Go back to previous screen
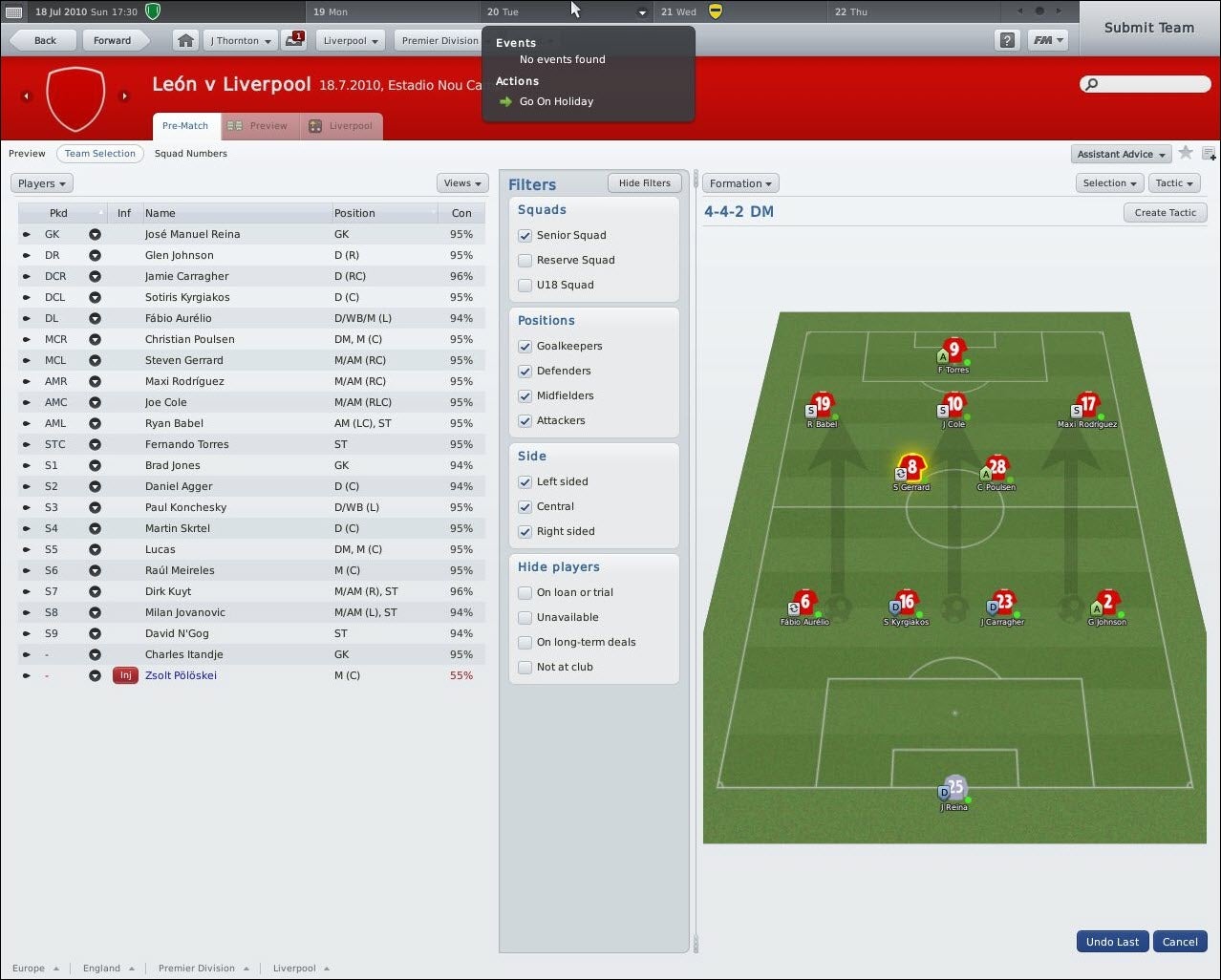The height and width of the screenshot is (980, 1221). (45, 40)
